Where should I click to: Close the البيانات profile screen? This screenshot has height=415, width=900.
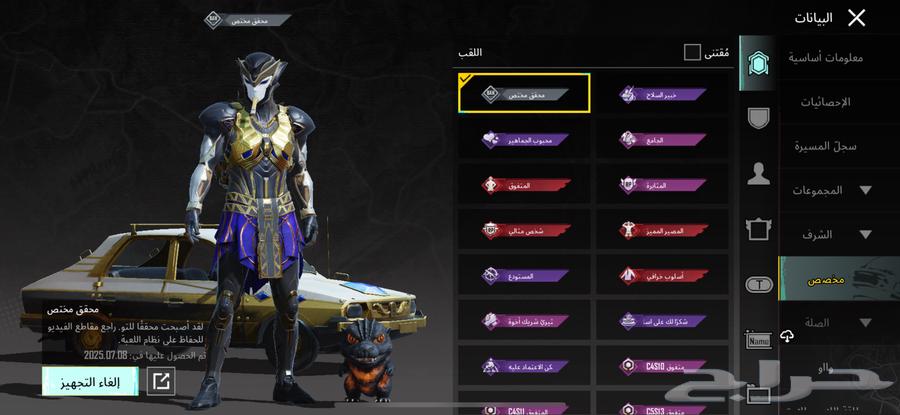coord(856,17)
